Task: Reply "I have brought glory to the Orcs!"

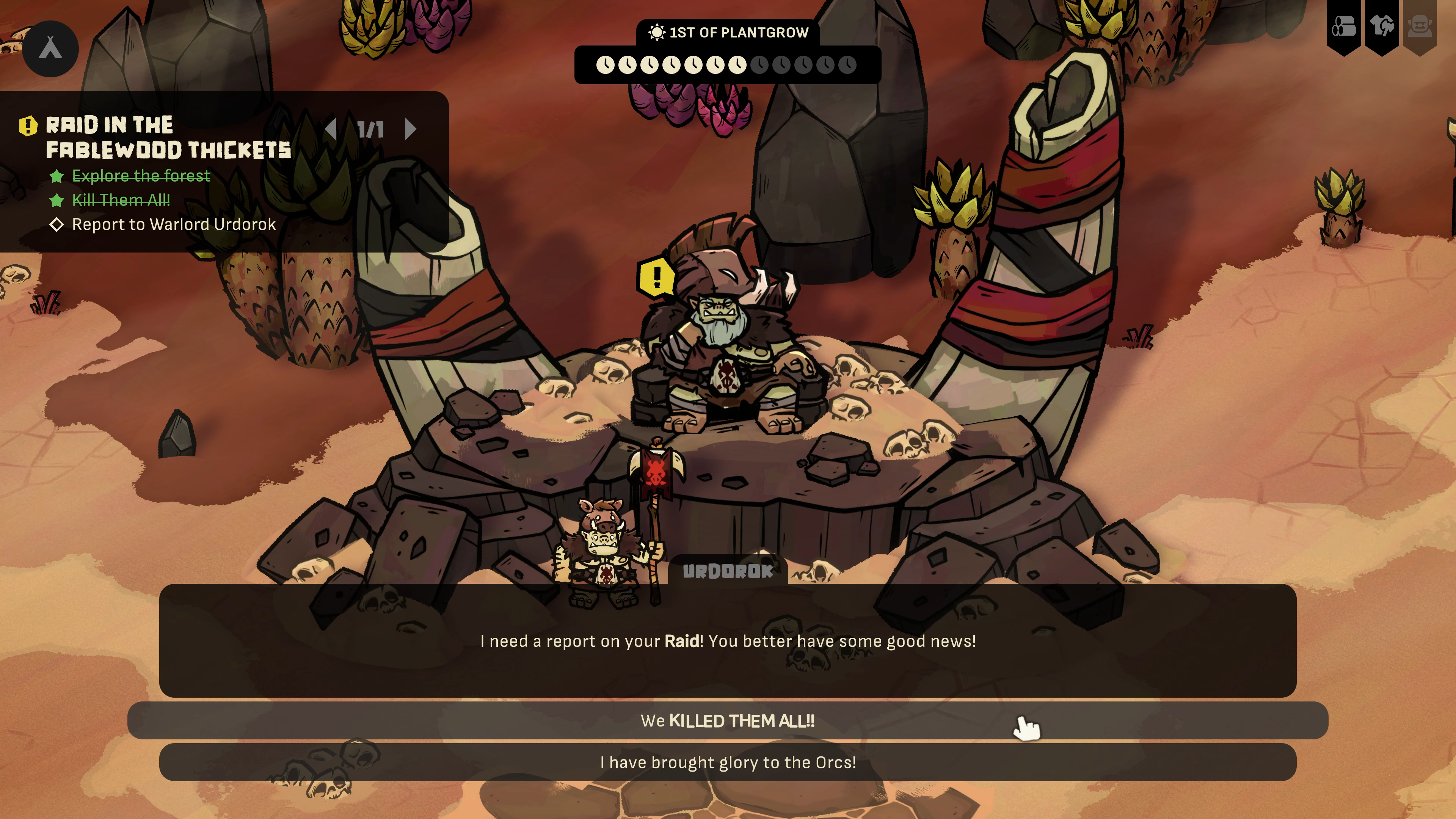Action: pyautogui.click(x=728, y=763)
